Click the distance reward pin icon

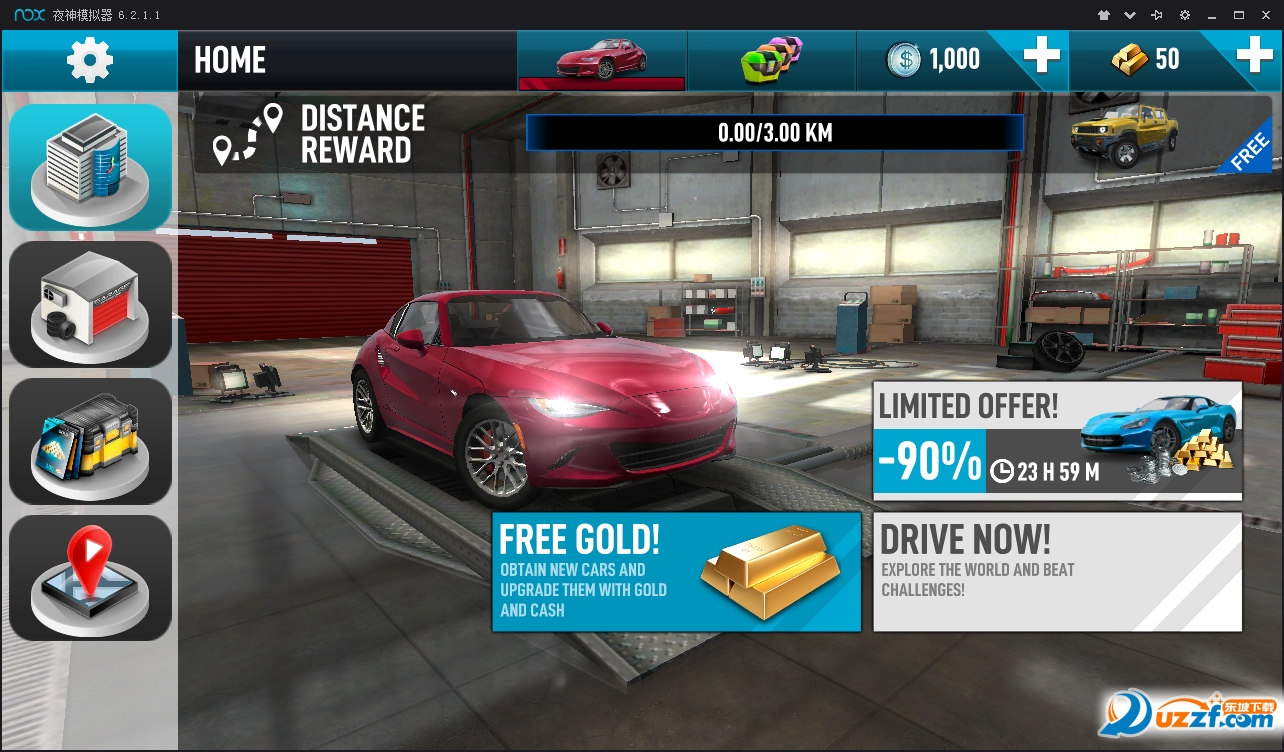[x=250, y=133]
